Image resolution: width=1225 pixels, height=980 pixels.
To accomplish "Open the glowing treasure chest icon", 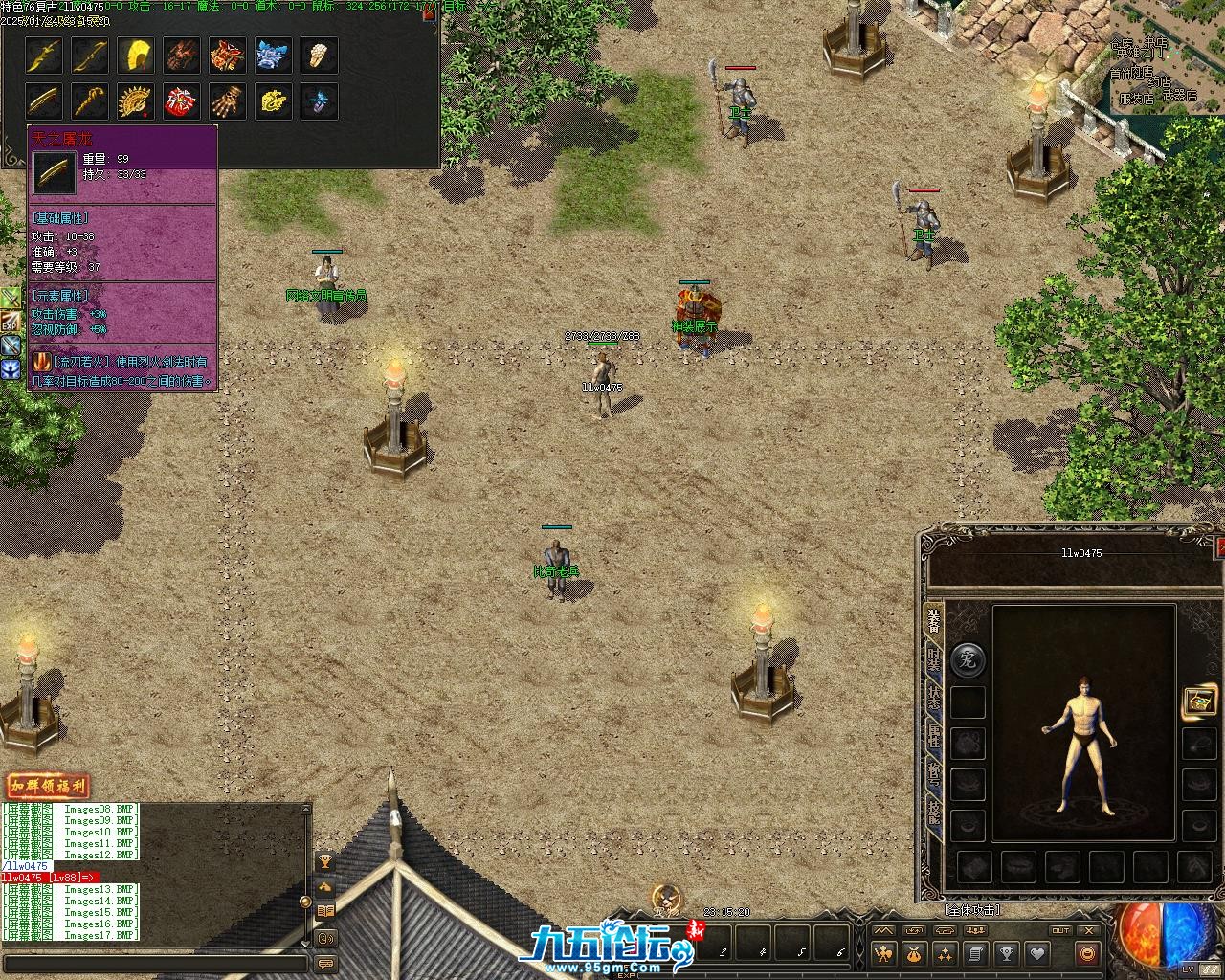I will (1199, 701).
